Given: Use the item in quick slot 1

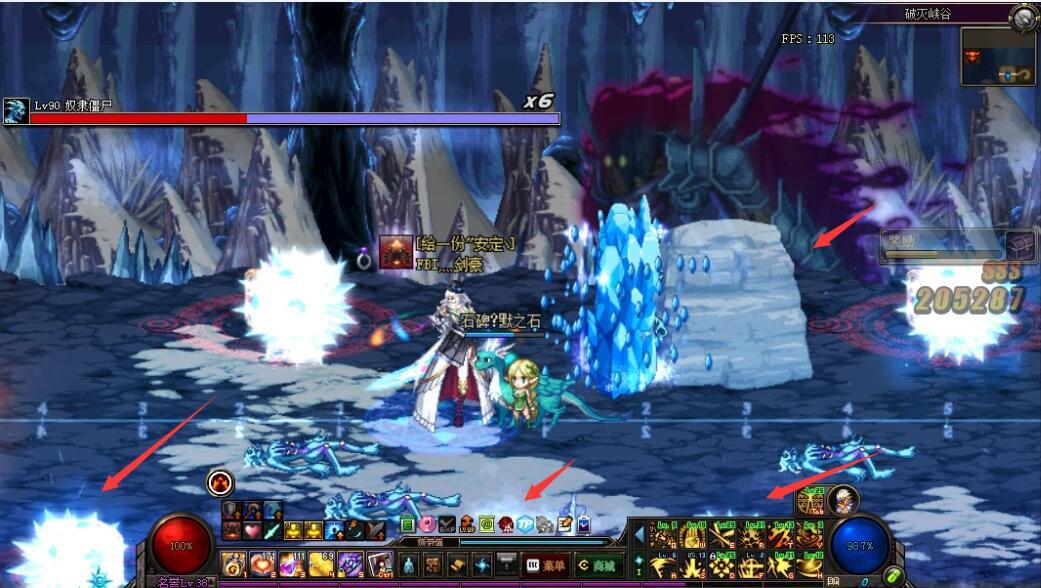Looking at the screenshot, I should (x=234, y=564).
